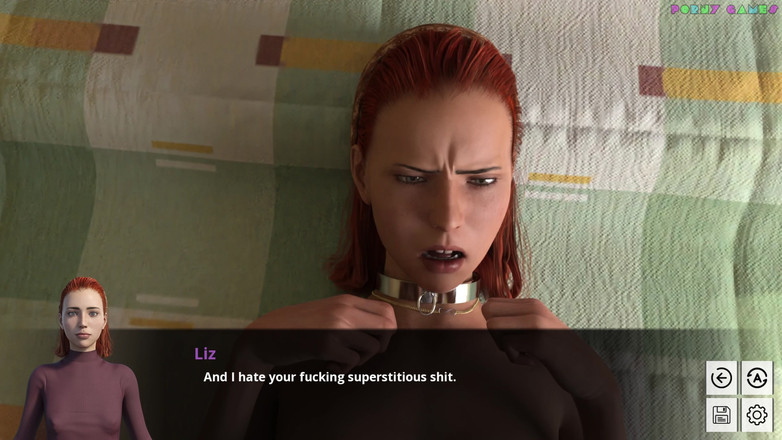Open settings with the gear icon

click(x=757, y=414)
